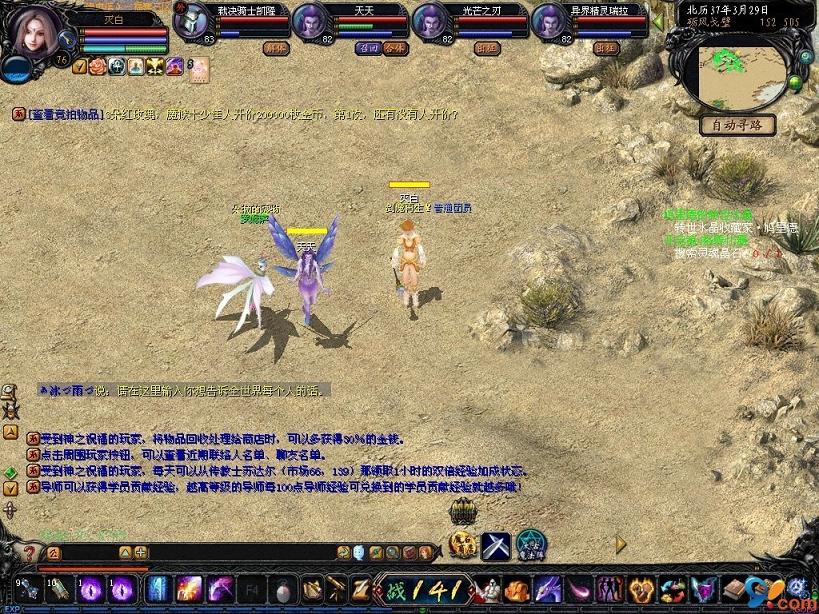Select the 天天 pet portrait
Screen dimensions: 819x614
pyautogui.click(x=310, y=21)
